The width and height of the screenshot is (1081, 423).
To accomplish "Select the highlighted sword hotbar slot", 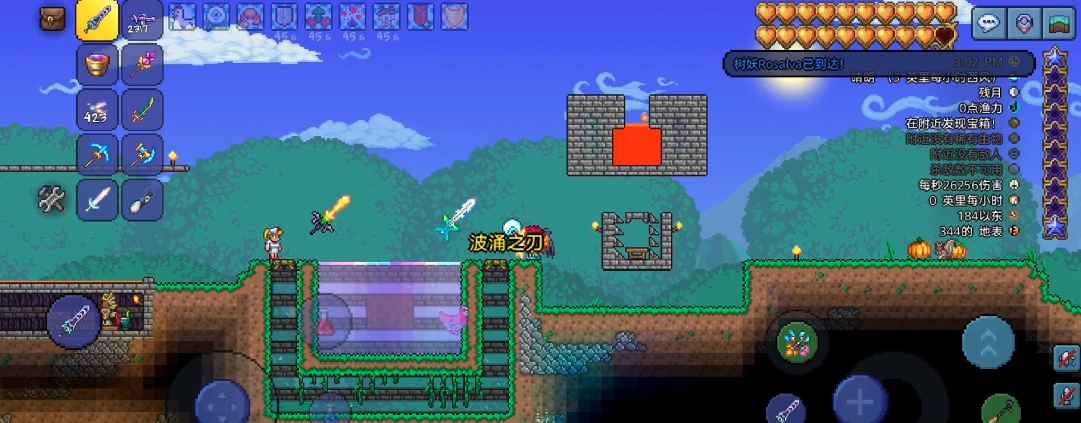I will (x=97, y=20).
